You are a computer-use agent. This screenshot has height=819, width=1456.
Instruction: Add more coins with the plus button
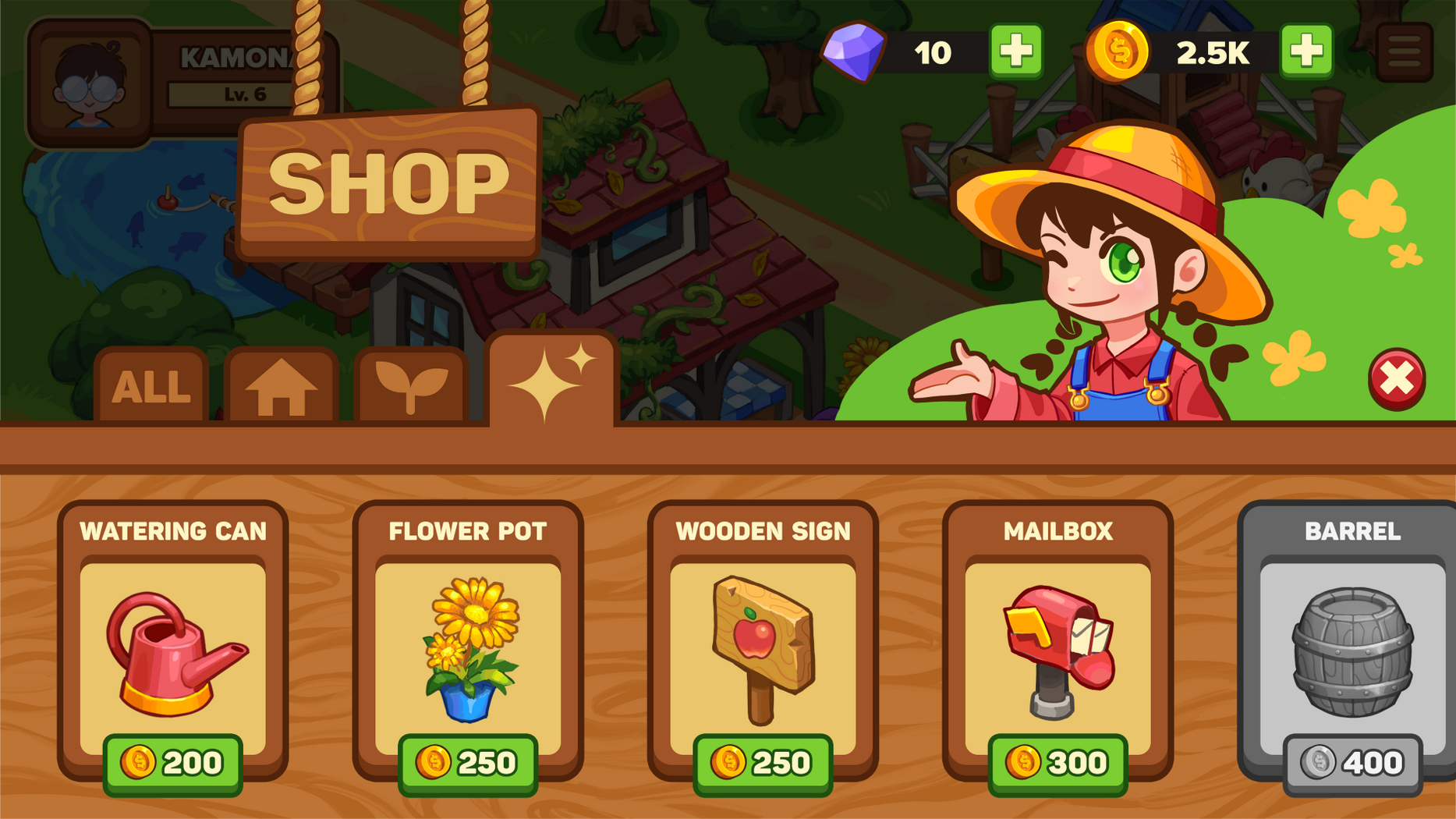point(1306,51)
